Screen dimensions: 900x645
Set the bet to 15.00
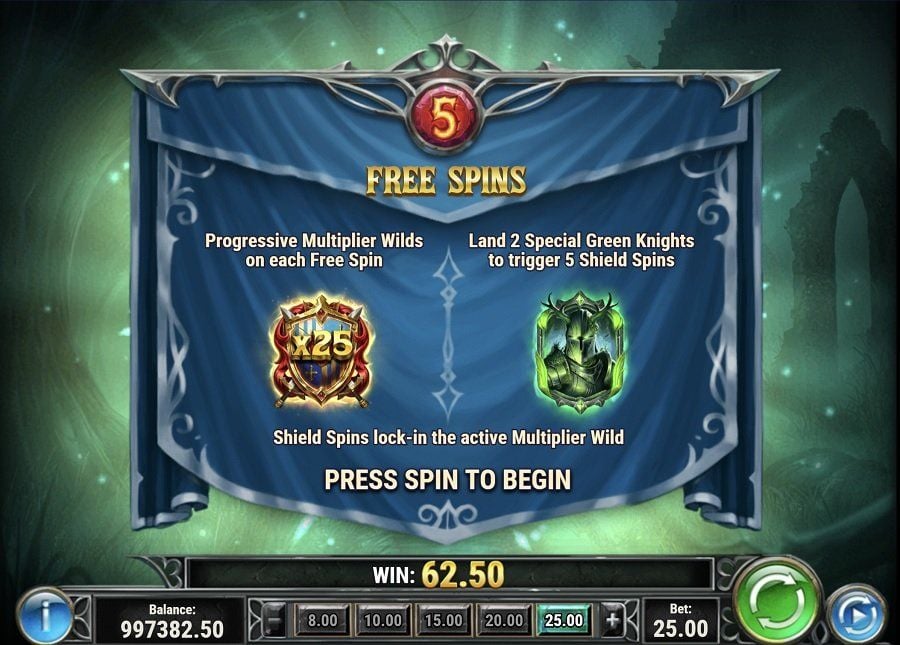(442, 621)
